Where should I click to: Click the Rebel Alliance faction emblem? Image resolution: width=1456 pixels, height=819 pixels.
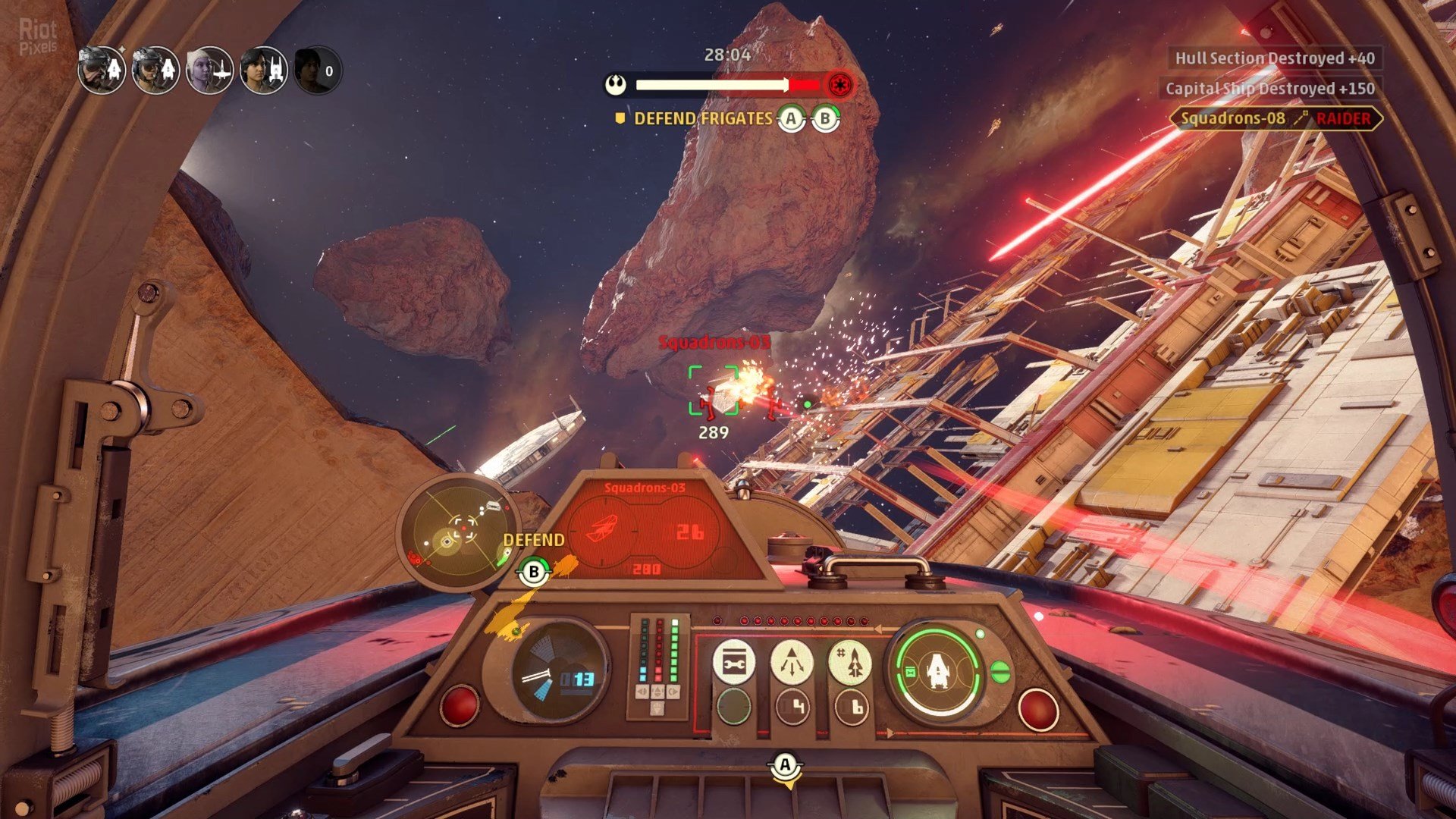click(x=617, y=84)
